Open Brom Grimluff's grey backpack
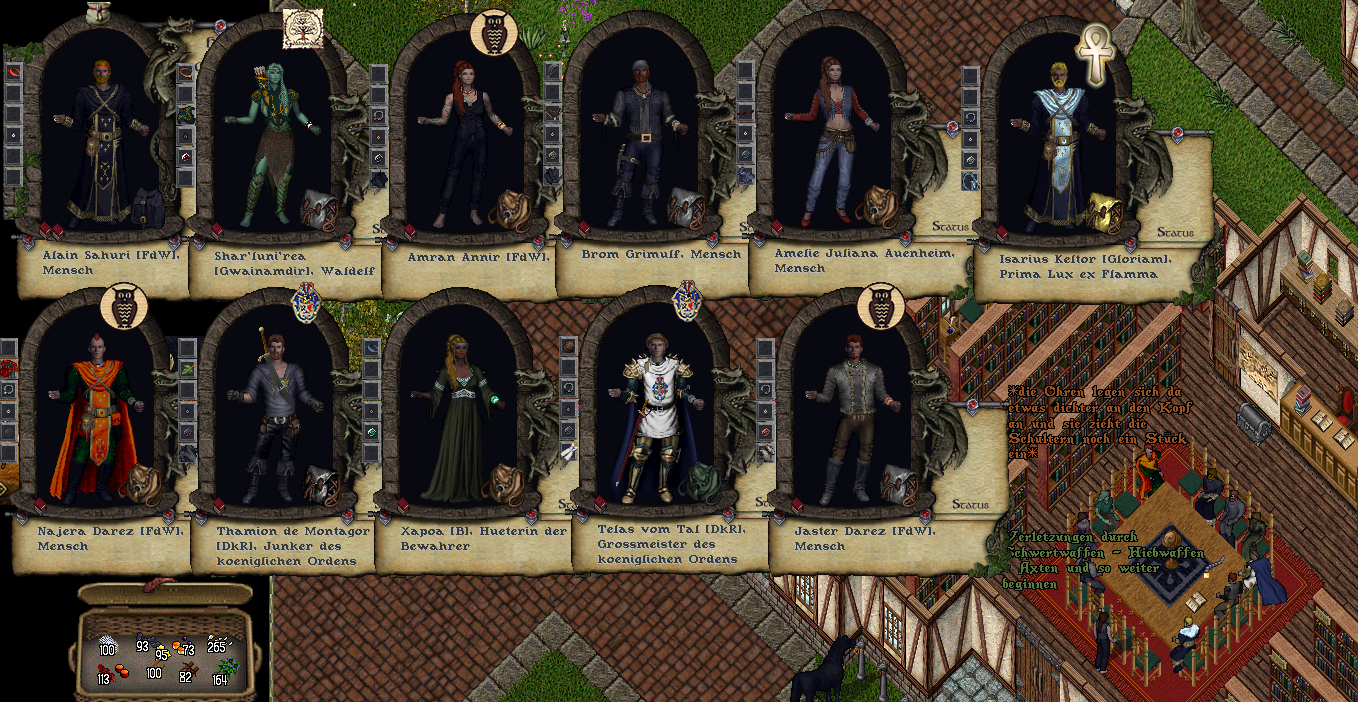Screen dimensions: 1358x702 [x=686, y=207]
